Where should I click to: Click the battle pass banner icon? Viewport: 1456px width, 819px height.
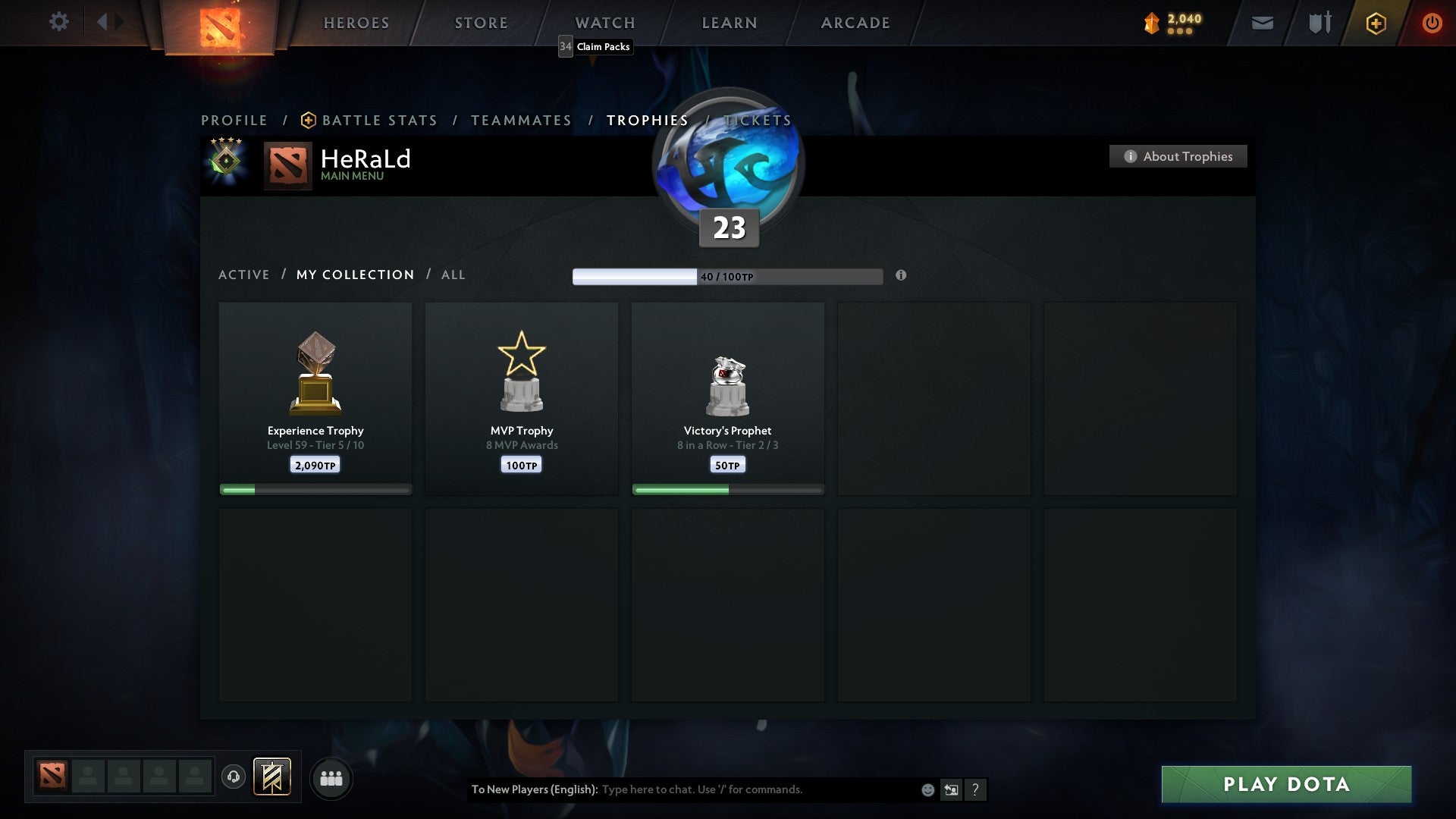[272, 777]
